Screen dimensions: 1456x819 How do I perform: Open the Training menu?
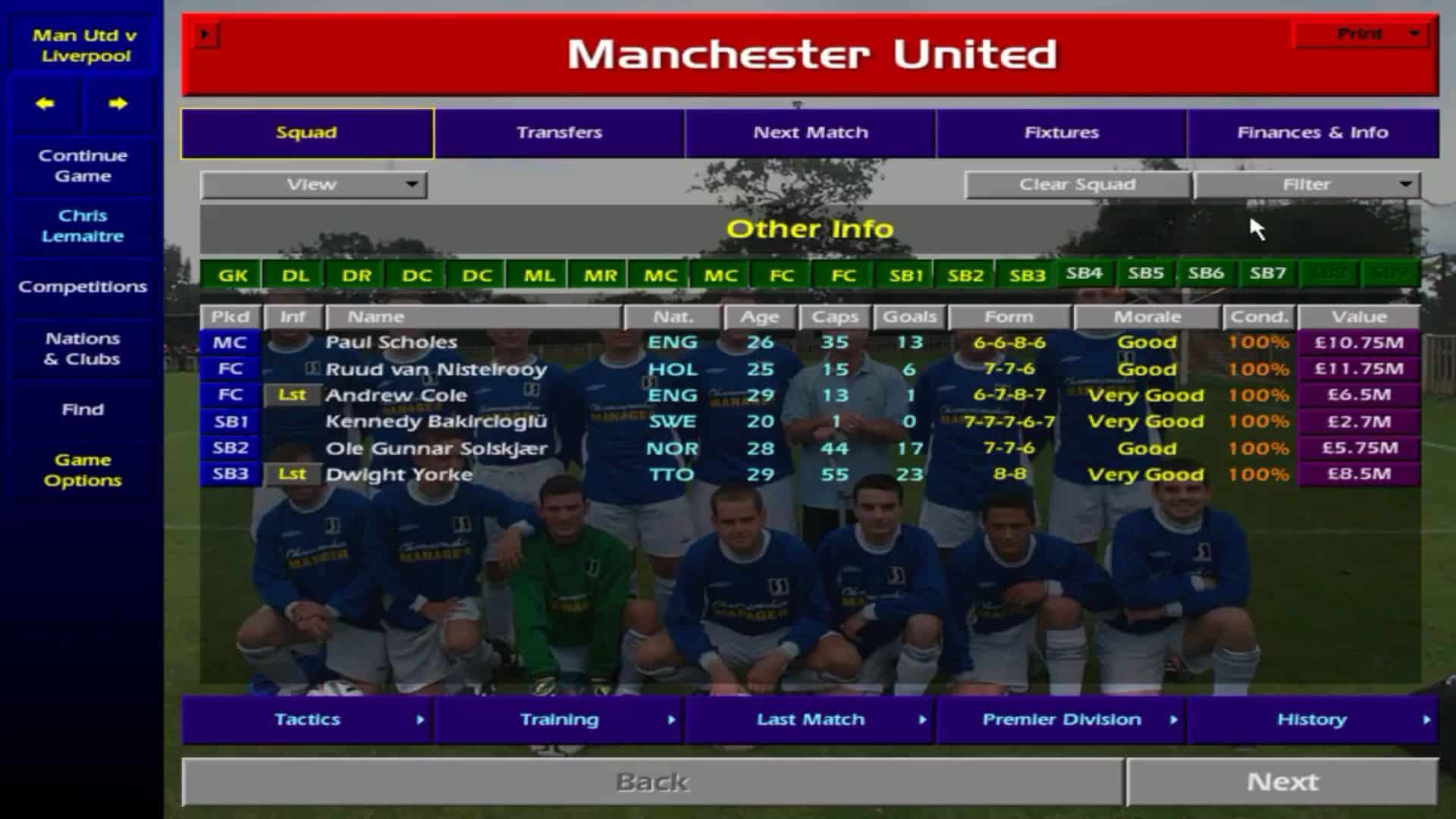coord(559,719)
